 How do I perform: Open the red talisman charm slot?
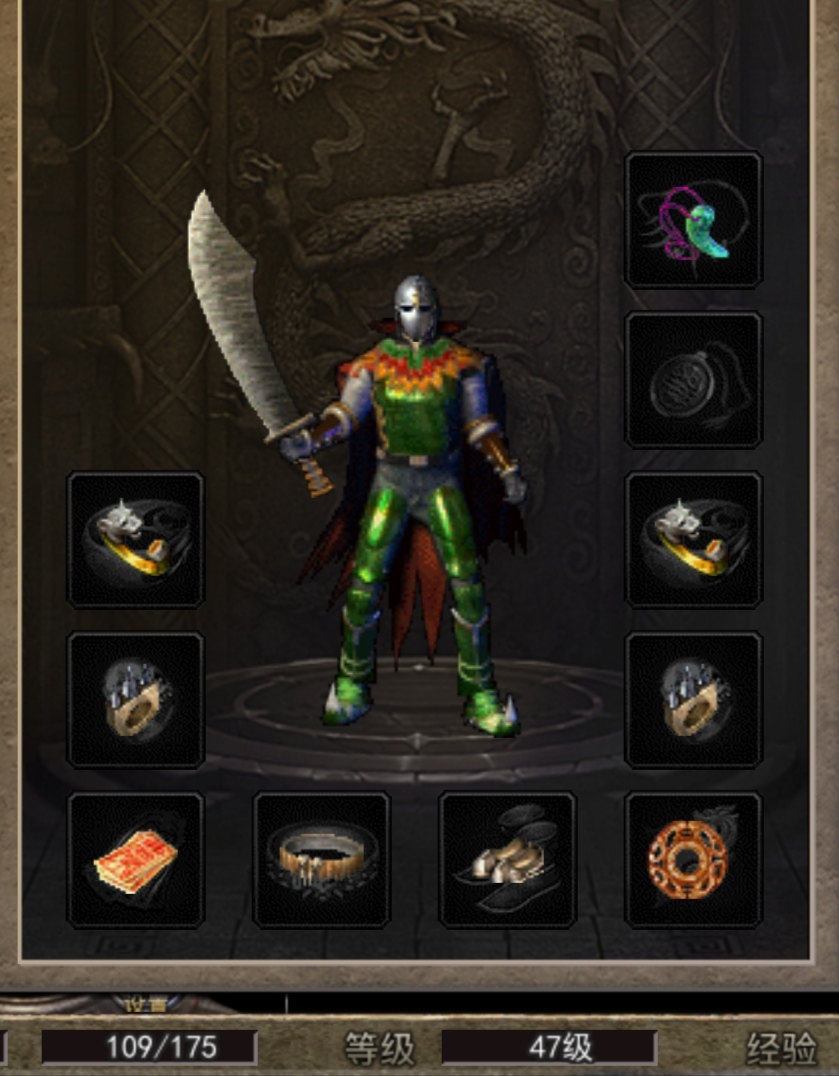(x=136, y=860)
